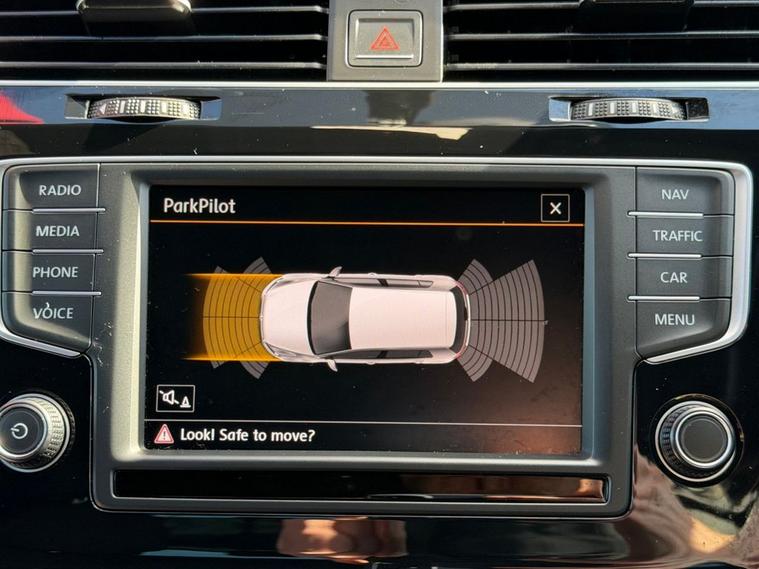759x569 pixels.
Task: Open the RADIO function
Action: pyautogui.click(x=59, y=190)
